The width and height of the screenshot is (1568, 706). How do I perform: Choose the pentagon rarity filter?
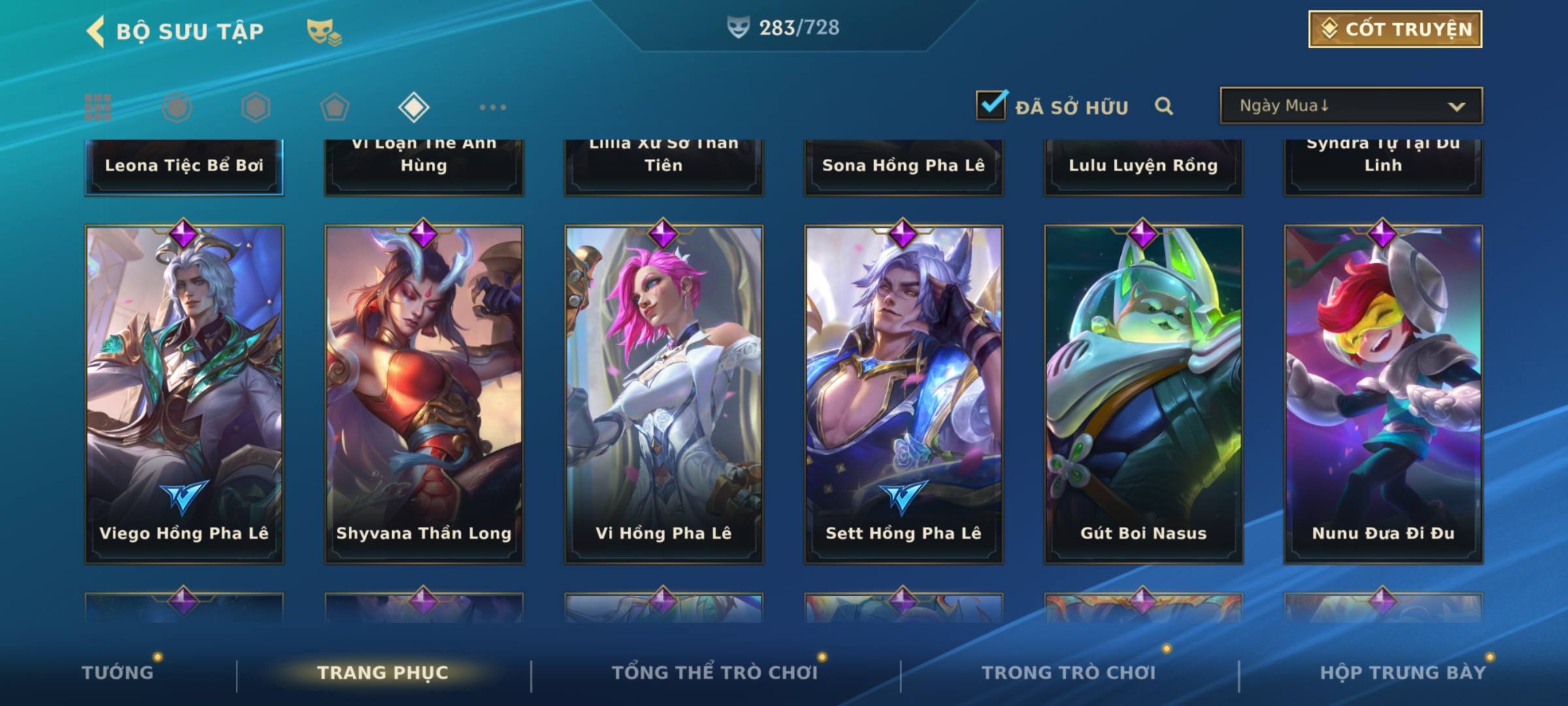(335, 107)
